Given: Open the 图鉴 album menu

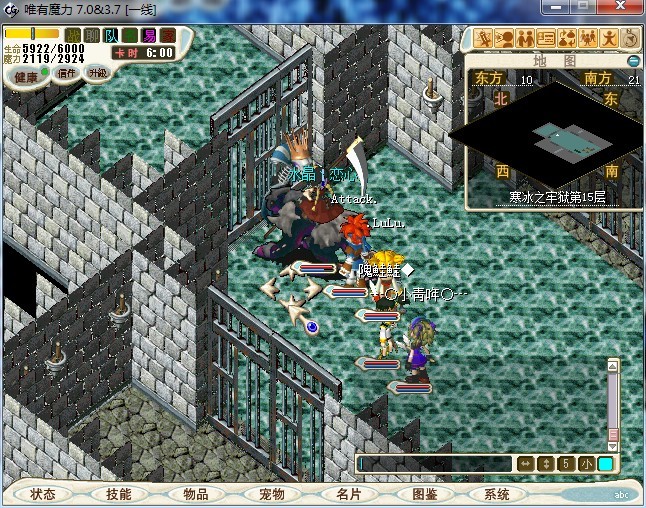Looking at the screenshot, I should (424, 494).
